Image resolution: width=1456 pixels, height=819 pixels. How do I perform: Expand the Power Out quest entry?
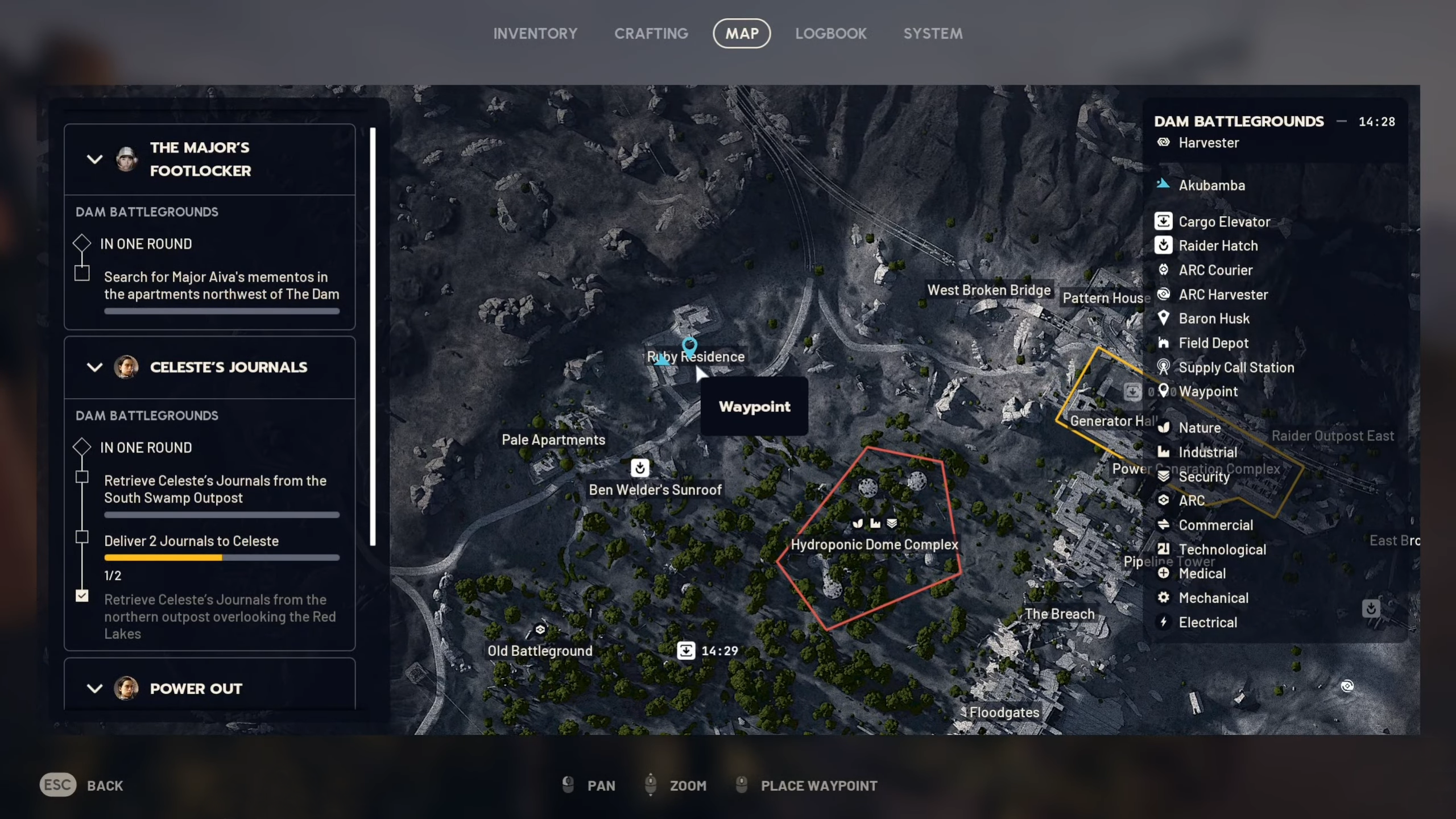coord(95,689)
